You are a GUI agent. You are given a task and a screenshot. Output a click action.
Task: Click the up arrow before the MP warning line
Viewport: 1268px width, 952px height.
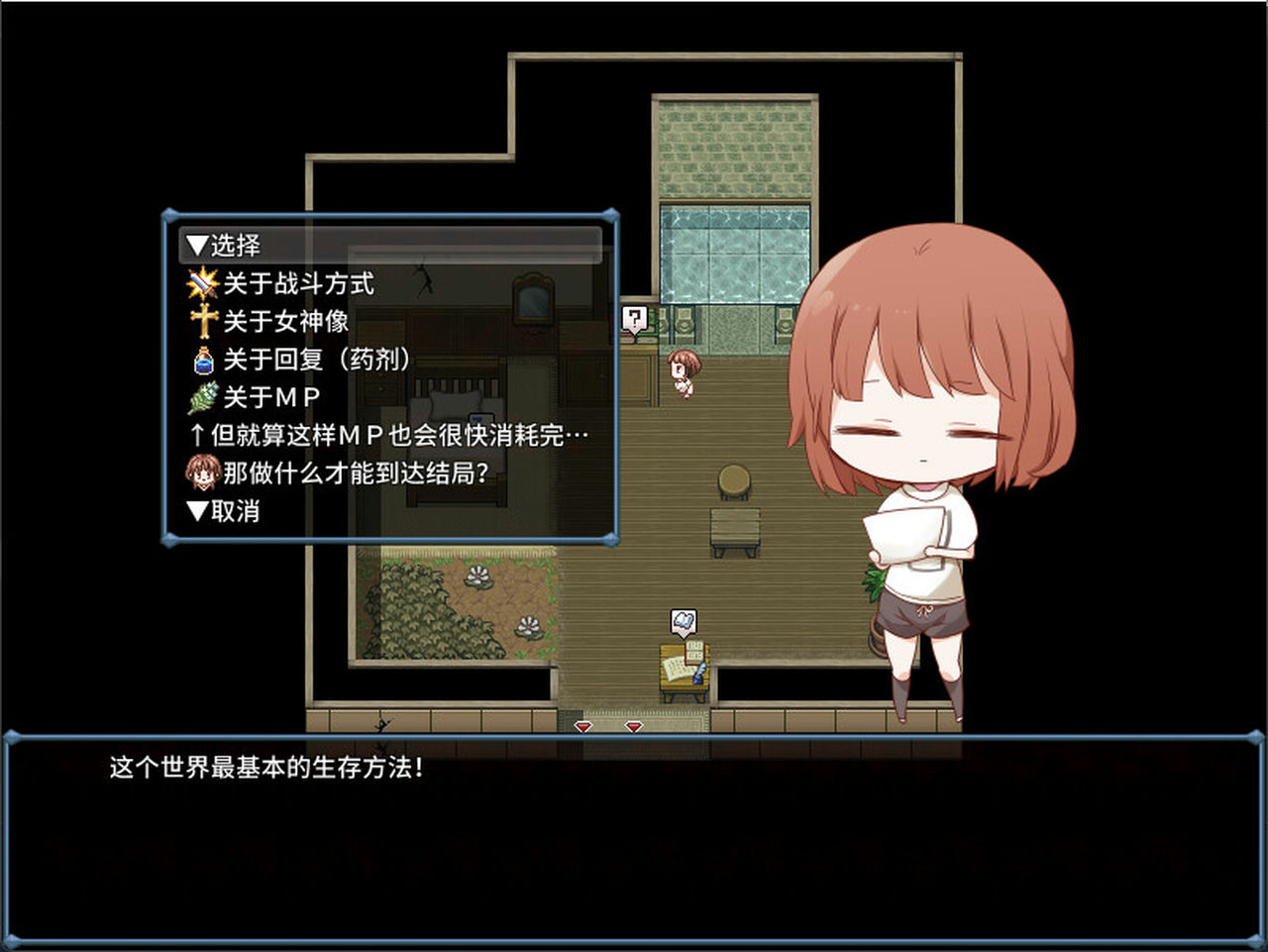coord(198,434)
